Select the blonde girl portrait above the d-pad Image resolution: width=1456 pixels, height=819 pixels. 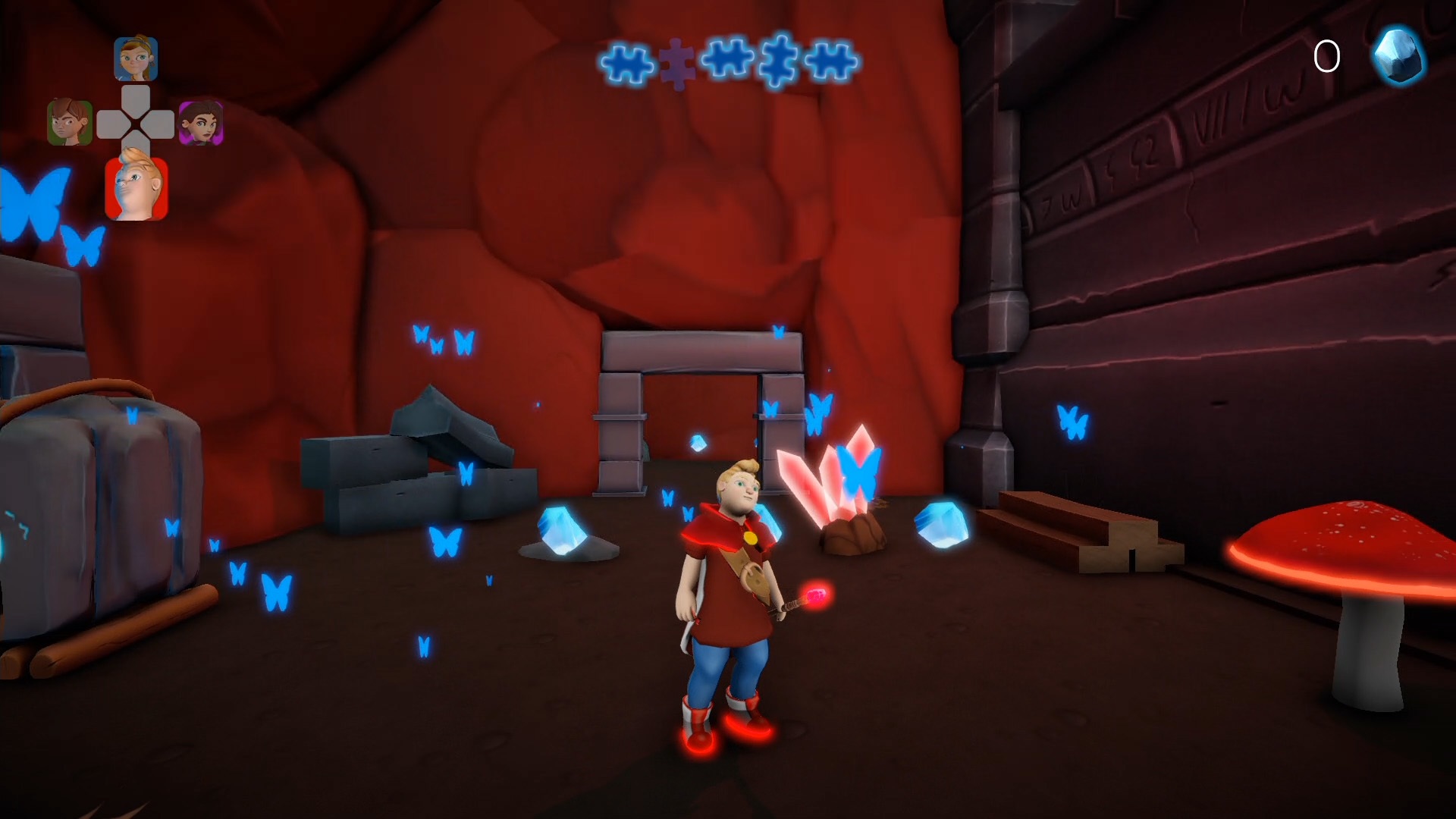coord(136,61)
